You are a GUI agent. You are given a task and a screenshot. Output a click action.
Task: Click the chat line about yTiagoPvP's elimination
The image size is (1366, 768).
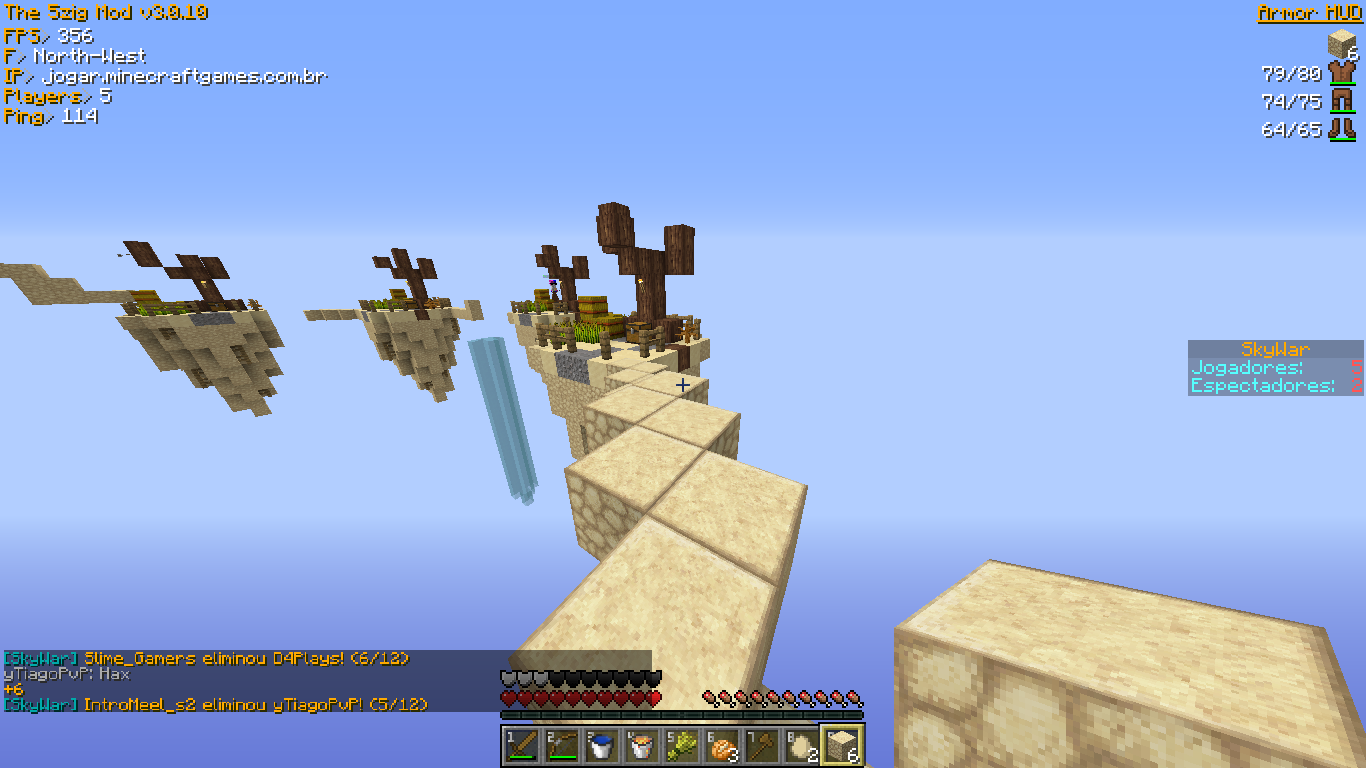215,704
